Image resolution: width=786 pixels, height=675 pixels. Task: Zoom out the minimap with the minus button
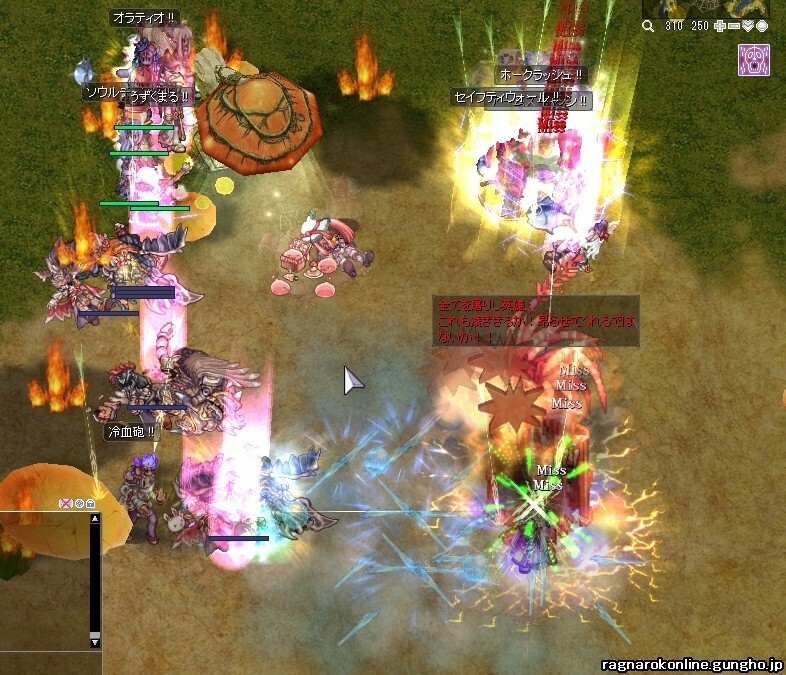[x=735, y=26]
